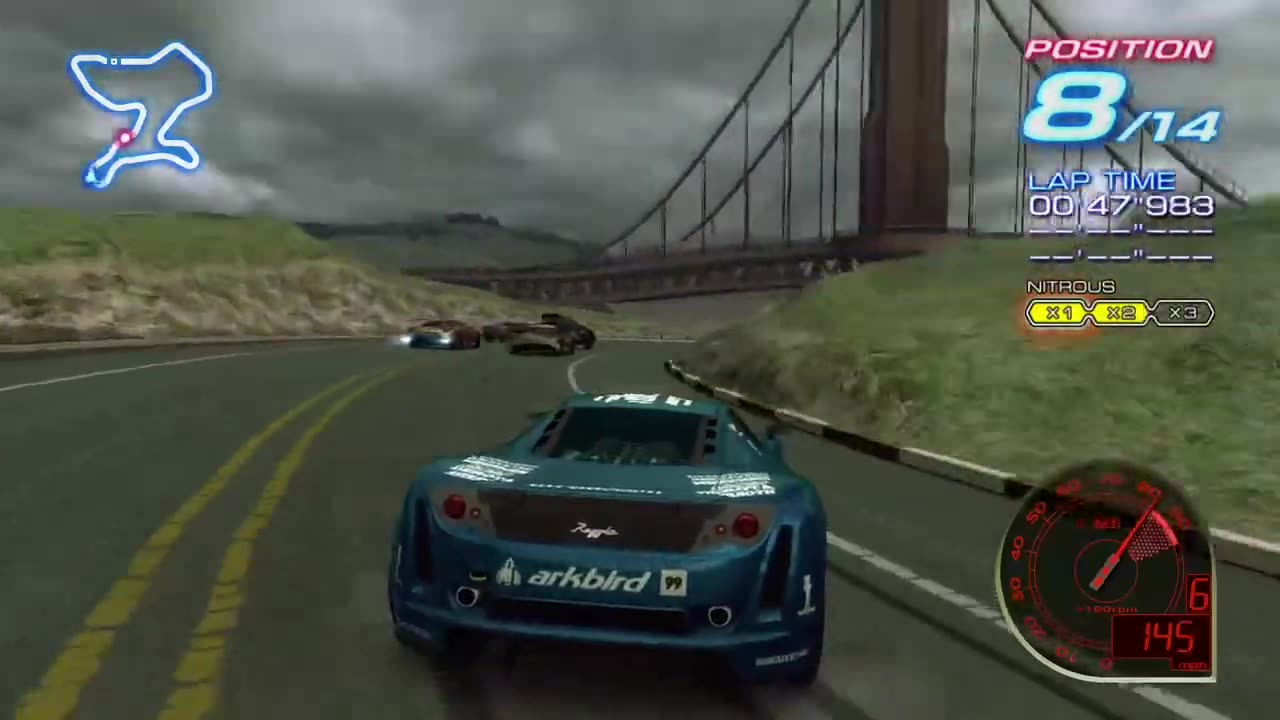This screenshot has height=720, width=1280.
Task: Select the LAP TIME heading text
Action: point(1100,181)
